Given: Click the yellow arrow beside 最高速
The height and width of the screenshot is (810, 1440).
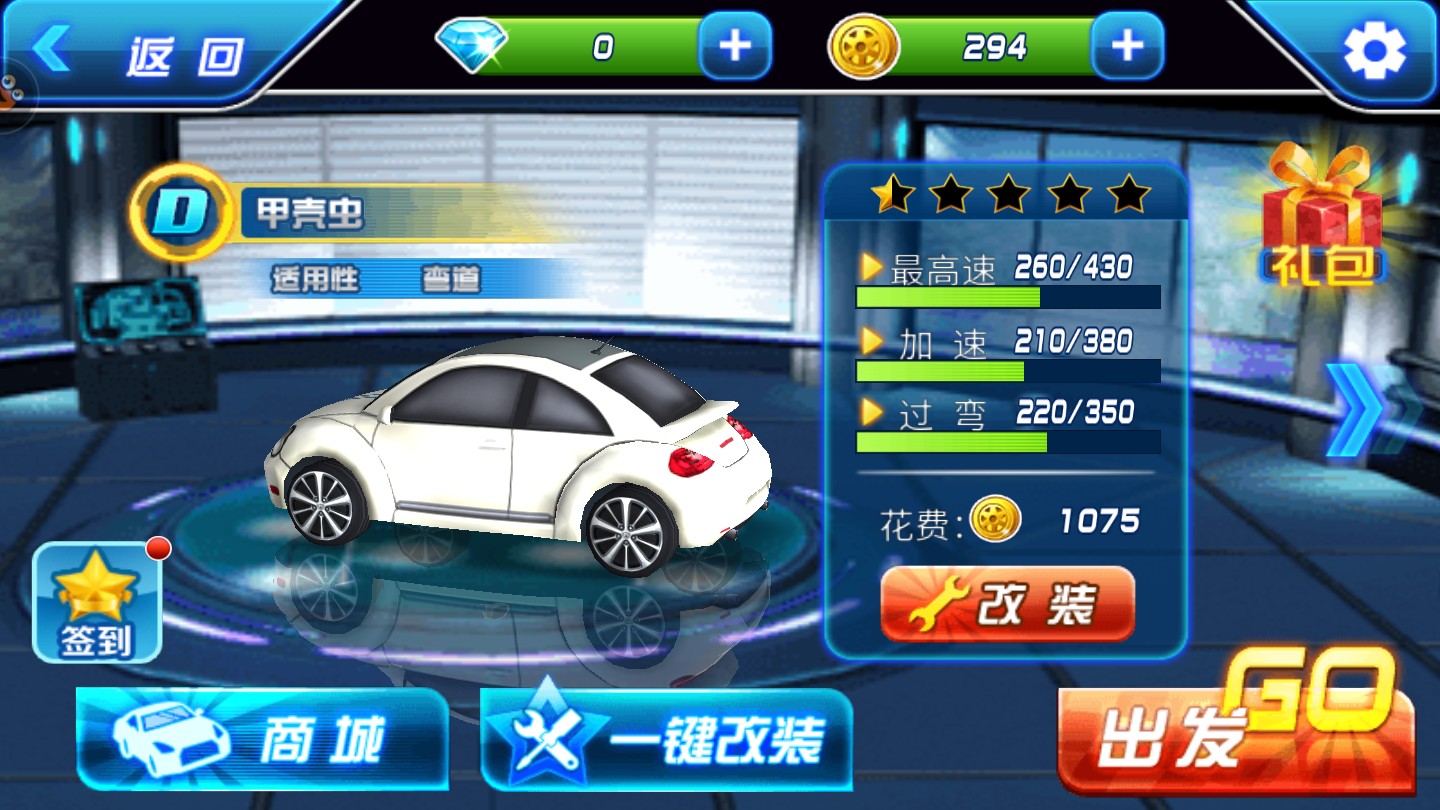Looking at the screenshot, I should pos(872,266).
